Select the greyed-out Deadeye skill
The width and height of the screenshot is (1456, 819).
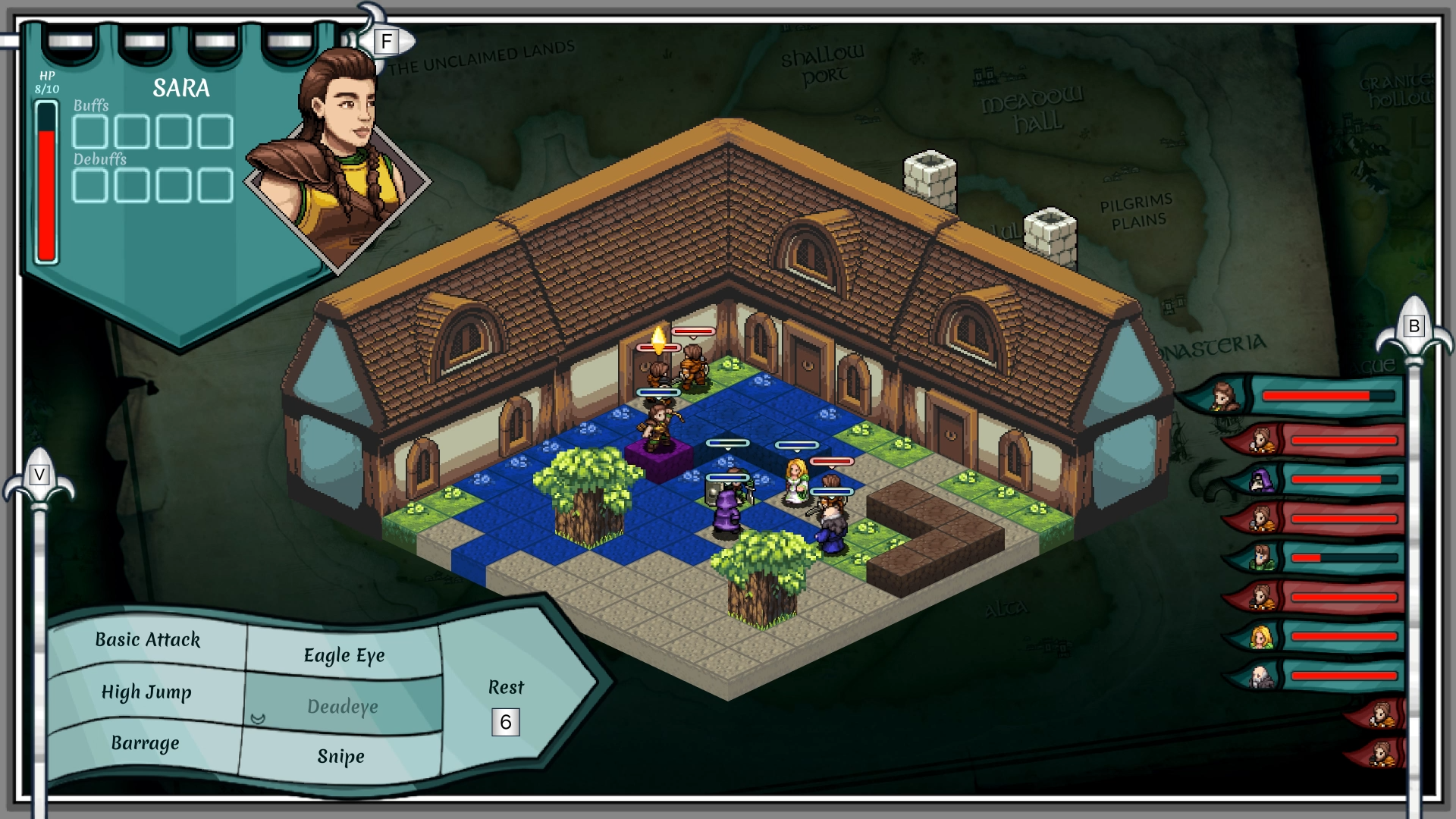tap(343, 707)
